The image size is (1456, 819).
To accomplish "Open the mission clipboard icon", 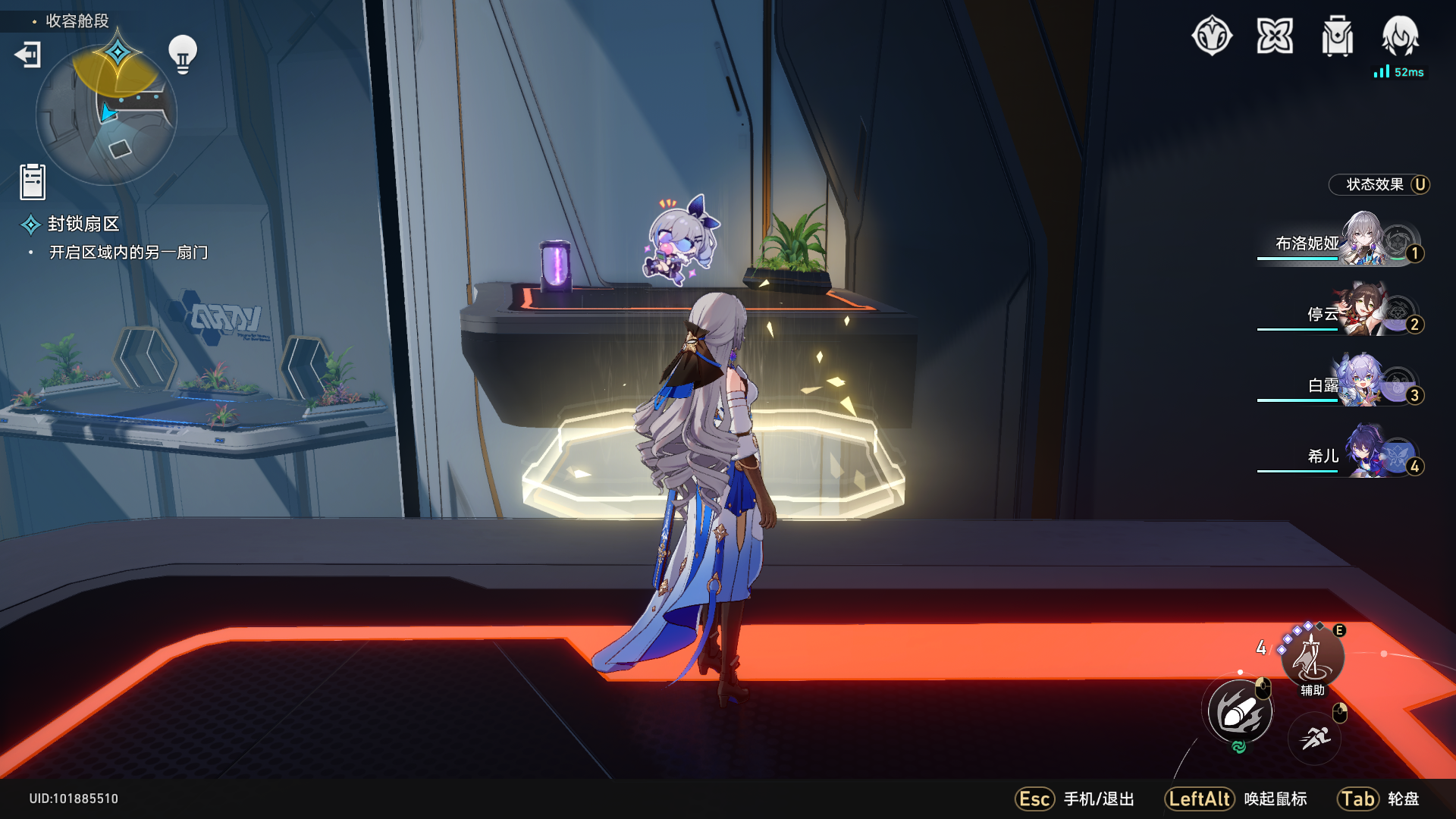I will (x=33, y=182).
